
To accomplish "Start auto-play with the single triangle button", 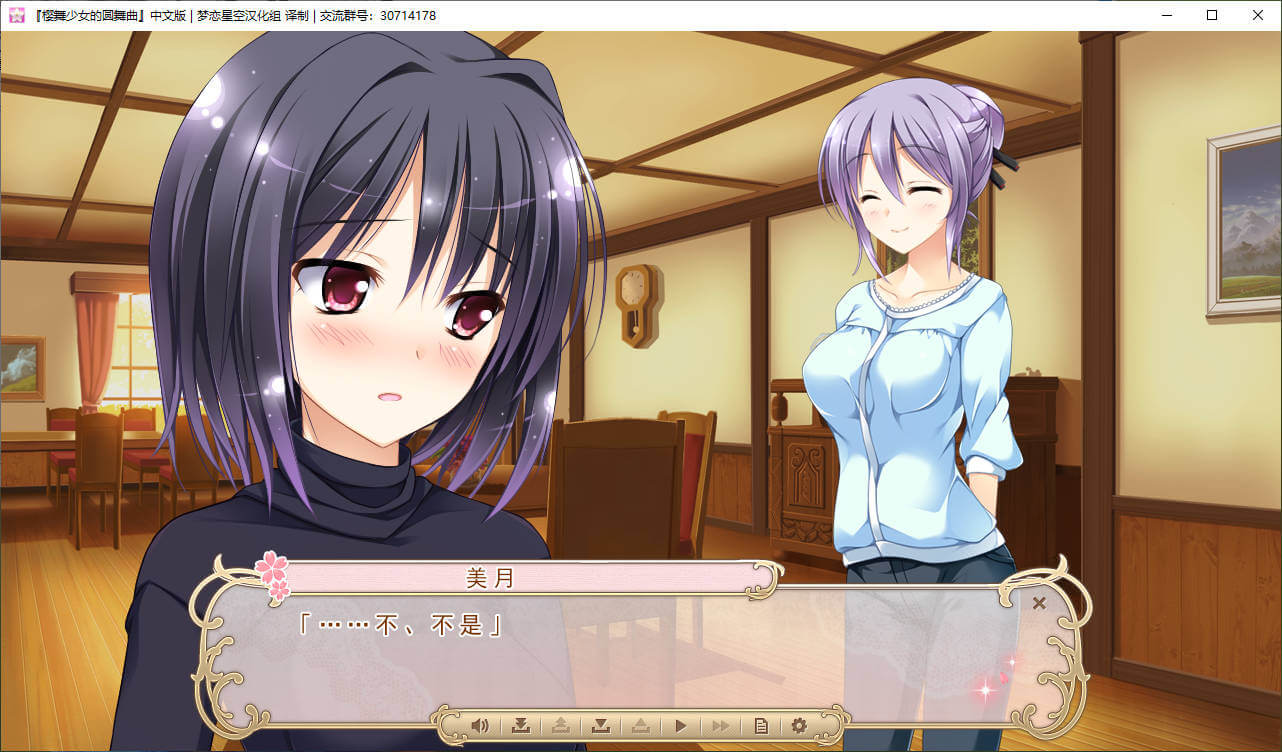I will tap(681, 725).
